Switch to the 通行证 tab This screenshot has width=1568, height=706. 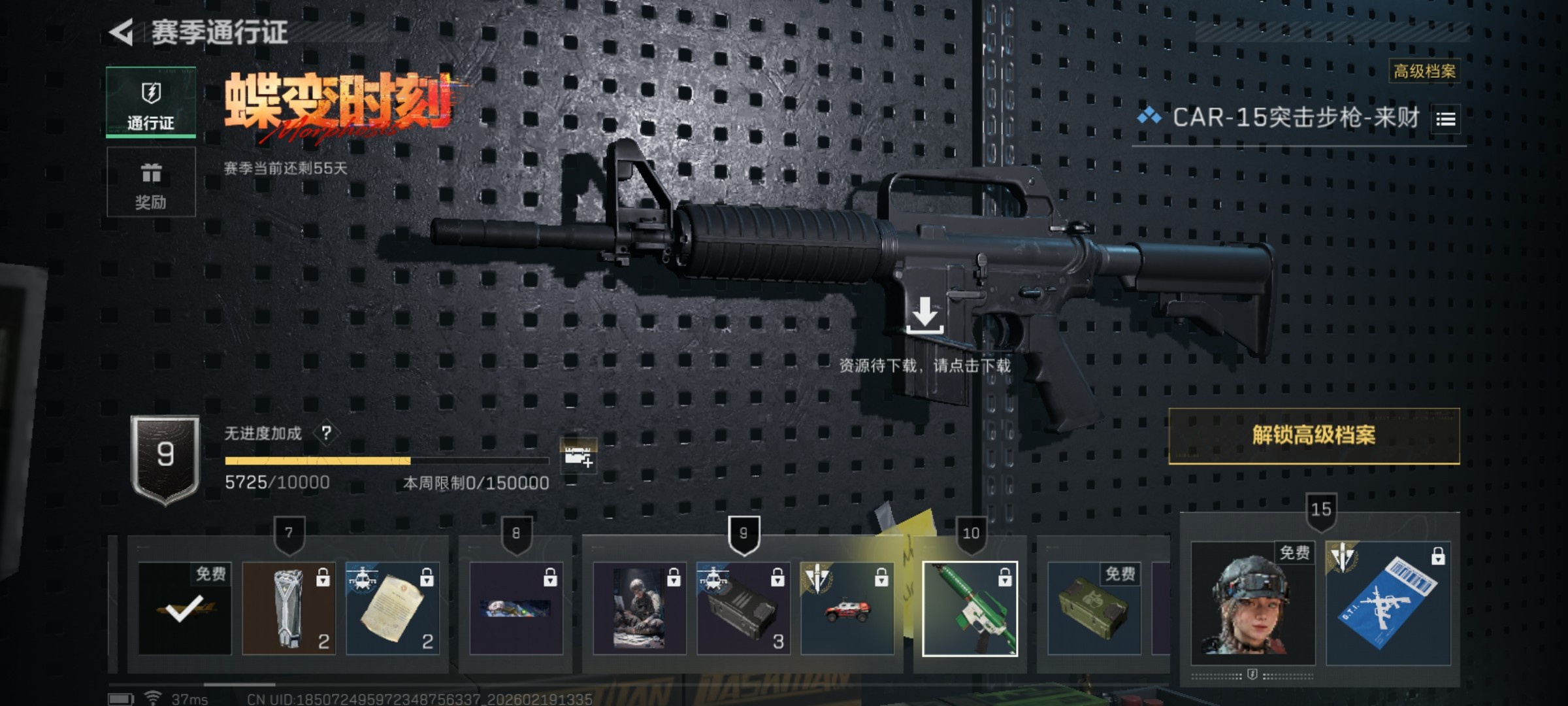coord(151,103)
